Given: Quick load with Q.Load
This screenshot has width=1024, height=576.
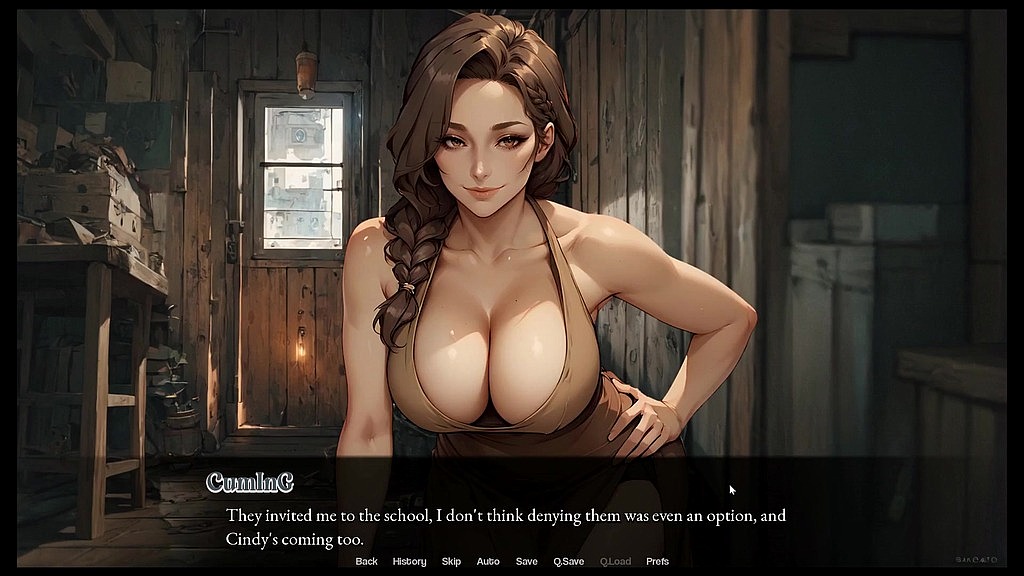Looking at the screenshot, I should click(x=615, y=562).
